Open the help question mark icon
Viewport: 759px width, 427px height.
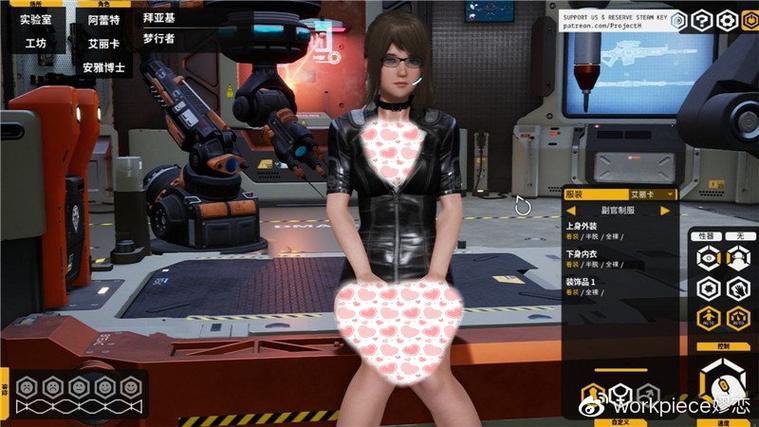[703, 20]
